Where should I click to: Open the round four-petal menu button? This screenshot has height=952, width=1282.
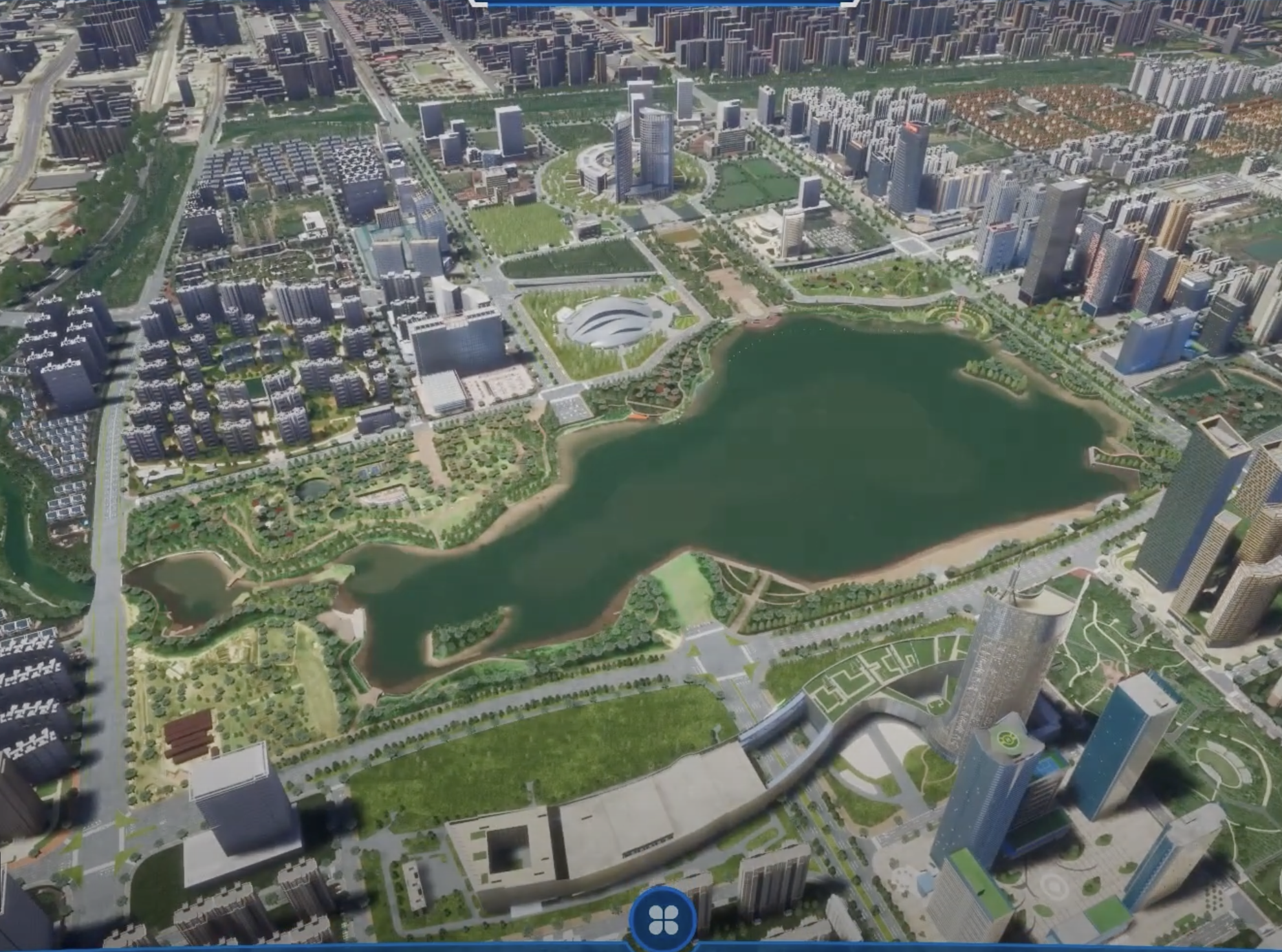662,918
